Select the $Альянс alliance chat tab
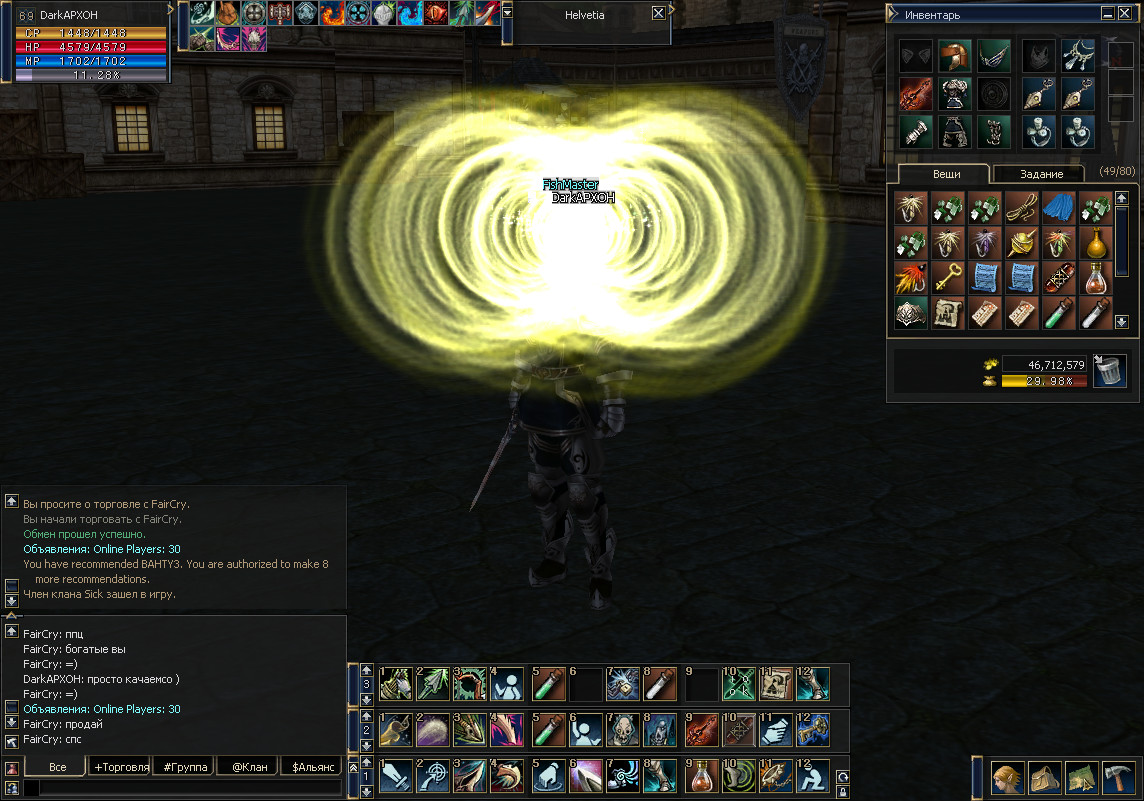Screen dimensions: 1144x801 pos(312,767)
